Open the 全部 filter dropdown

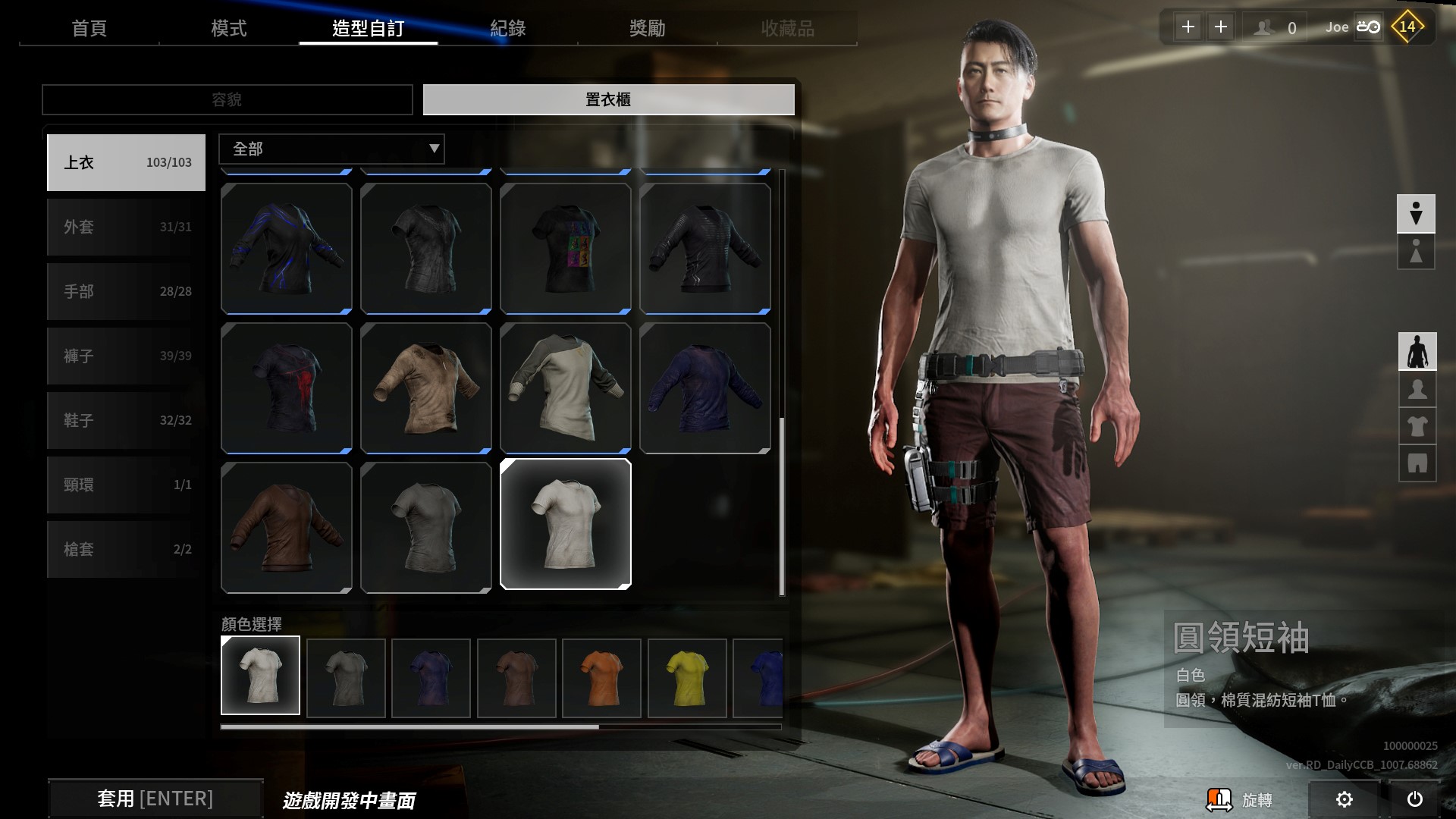(x=331, y=149)
